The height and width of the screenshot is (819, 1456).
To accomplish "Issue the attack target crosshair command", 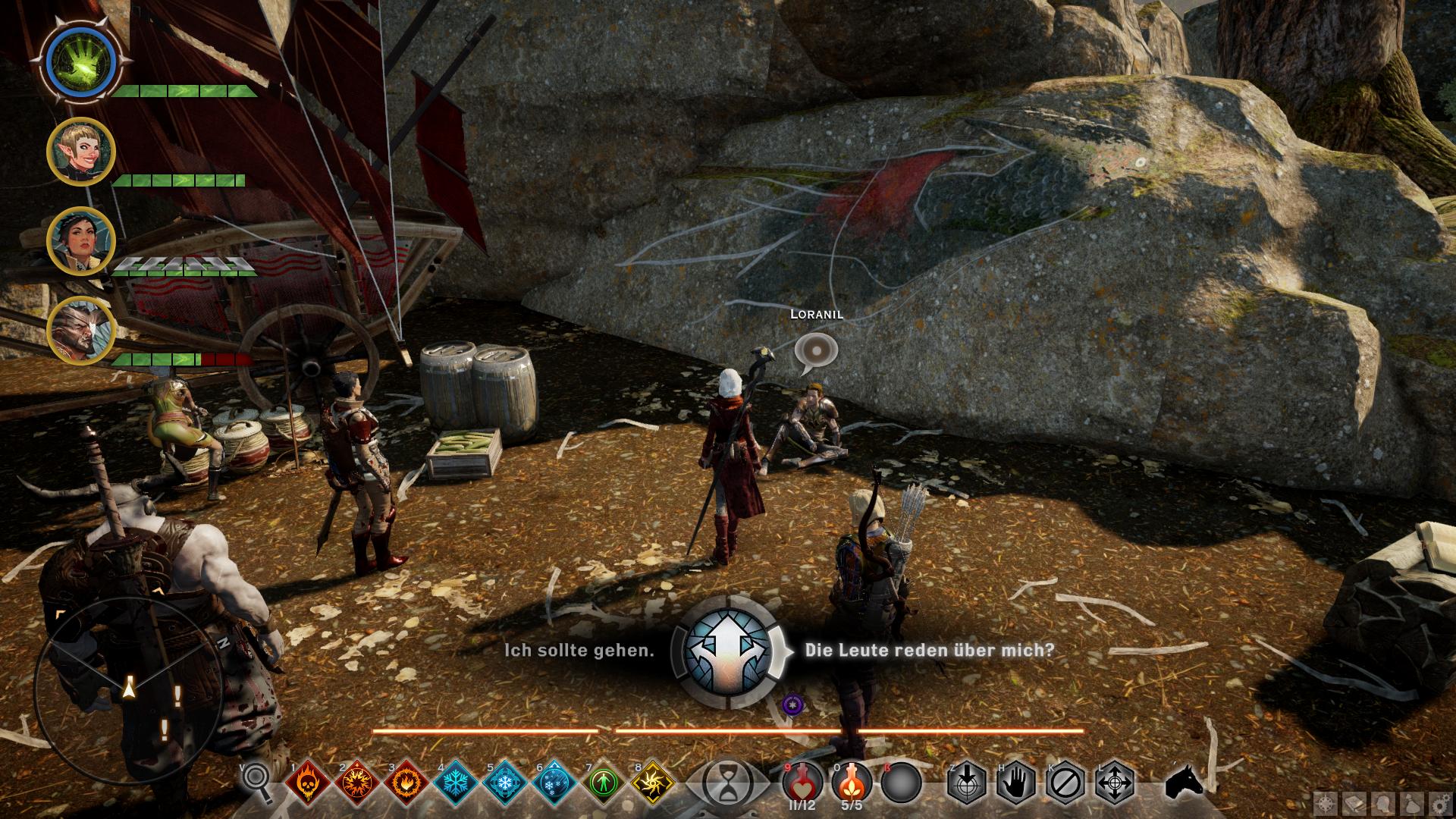I will click(966, 782).
